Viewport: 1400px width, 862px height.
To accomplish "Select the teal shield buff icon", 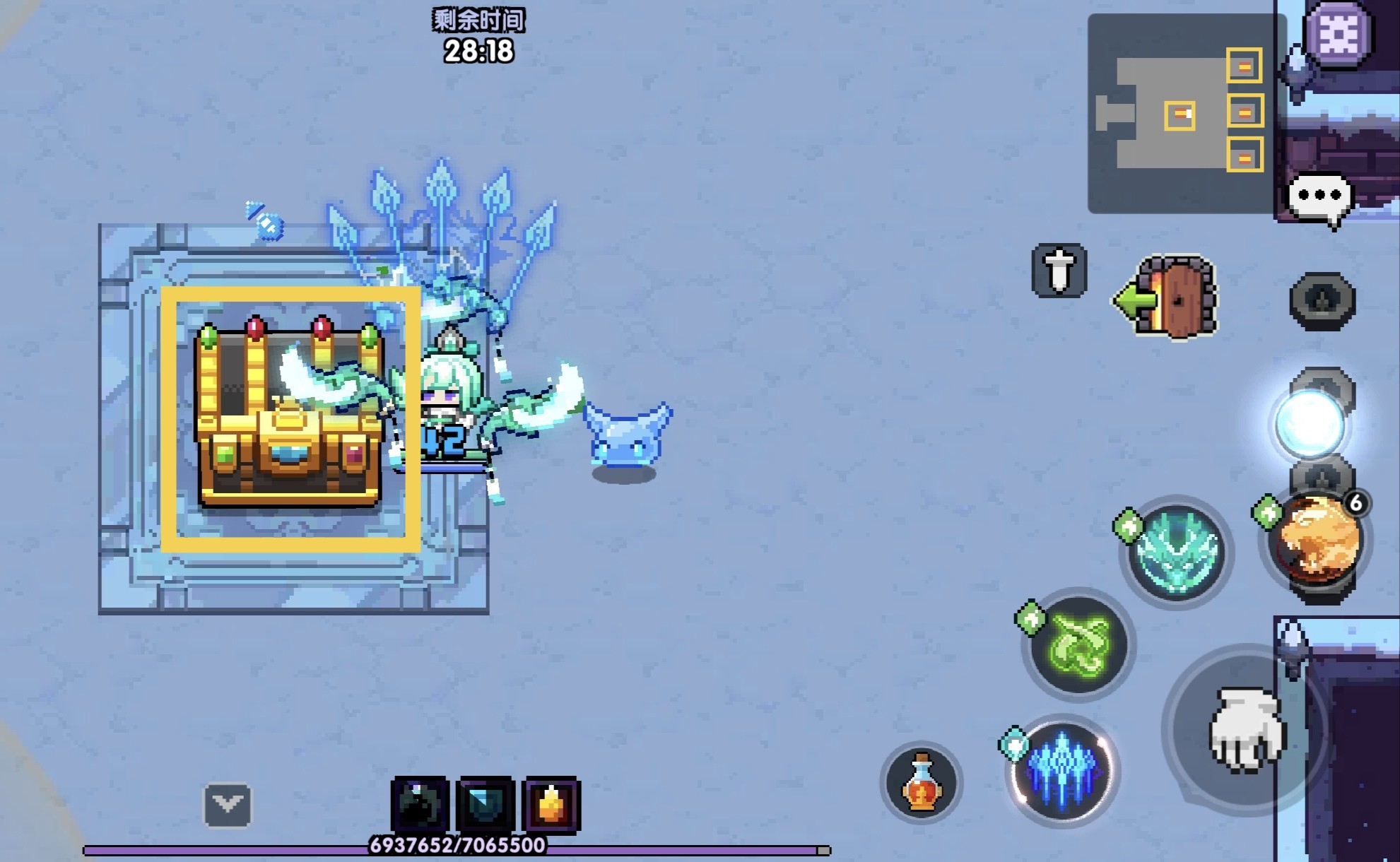I will 486,805.
